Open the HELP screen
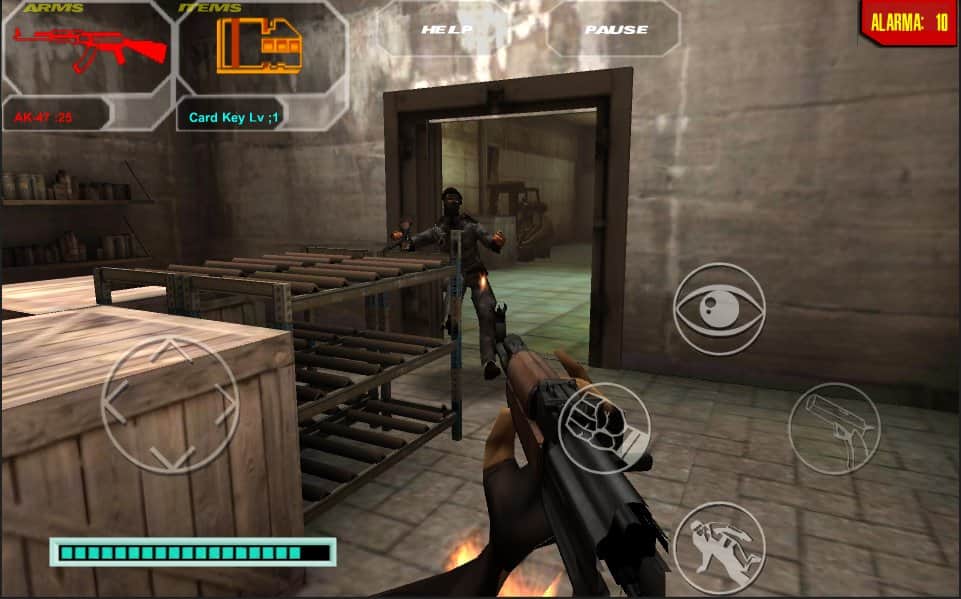 point(446,29)
